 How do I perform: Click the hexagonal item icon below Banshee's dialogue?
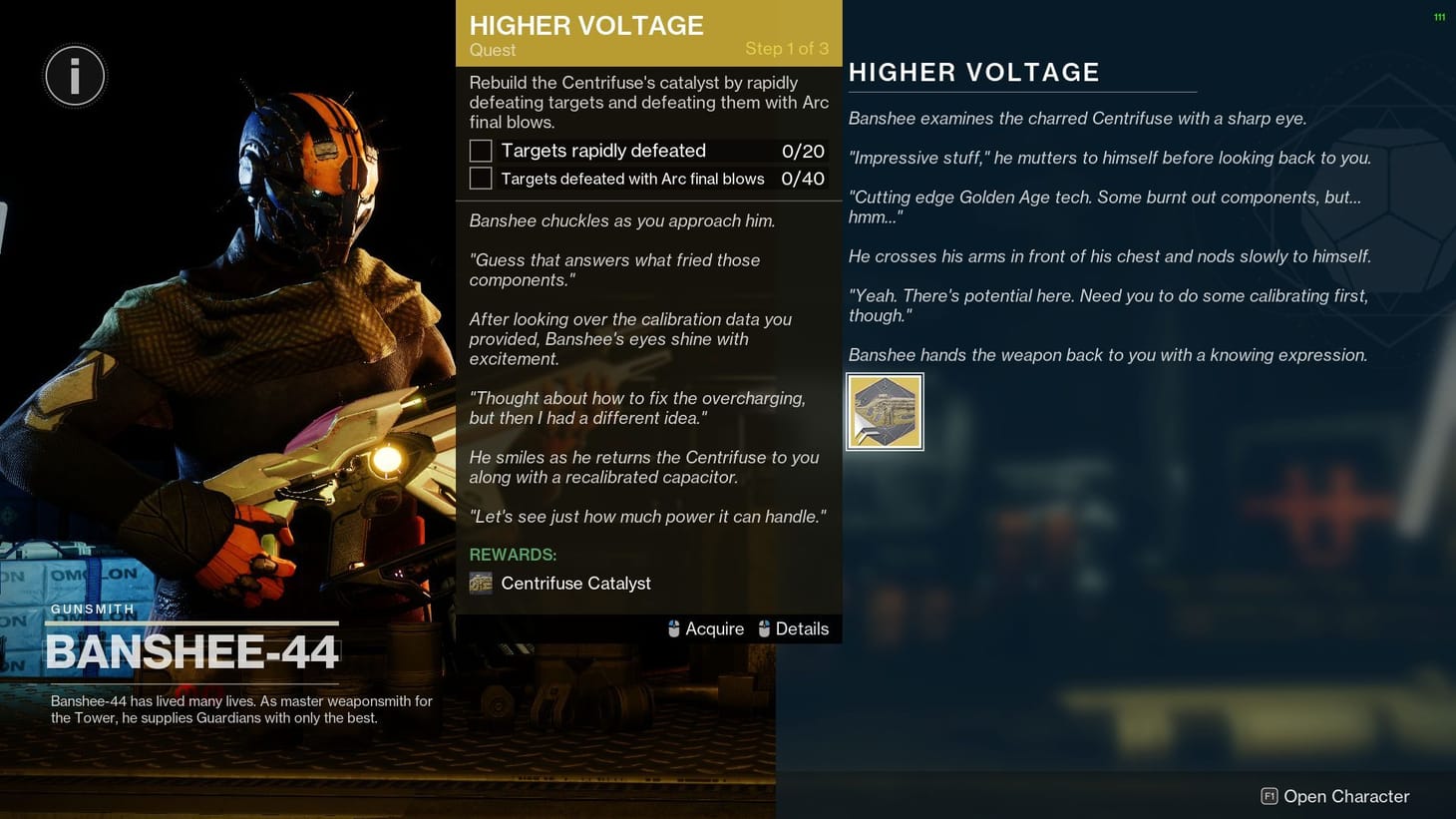(885, 411)
